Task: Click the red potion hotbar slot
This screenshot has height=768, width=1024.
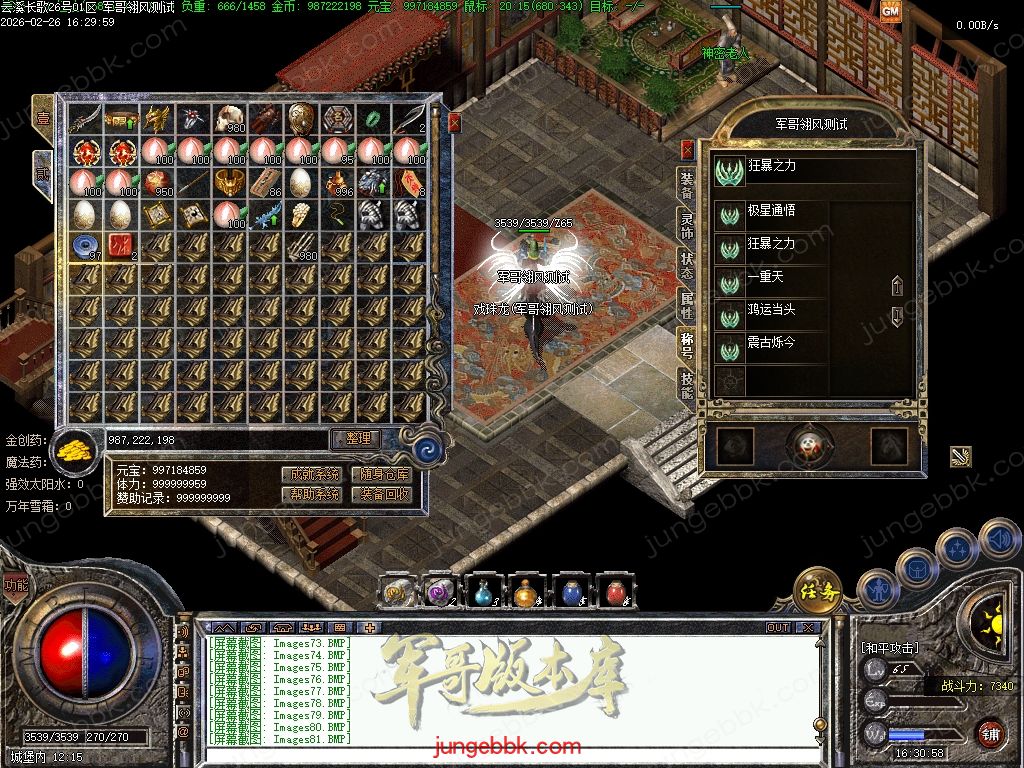Action: coord(615,592)
